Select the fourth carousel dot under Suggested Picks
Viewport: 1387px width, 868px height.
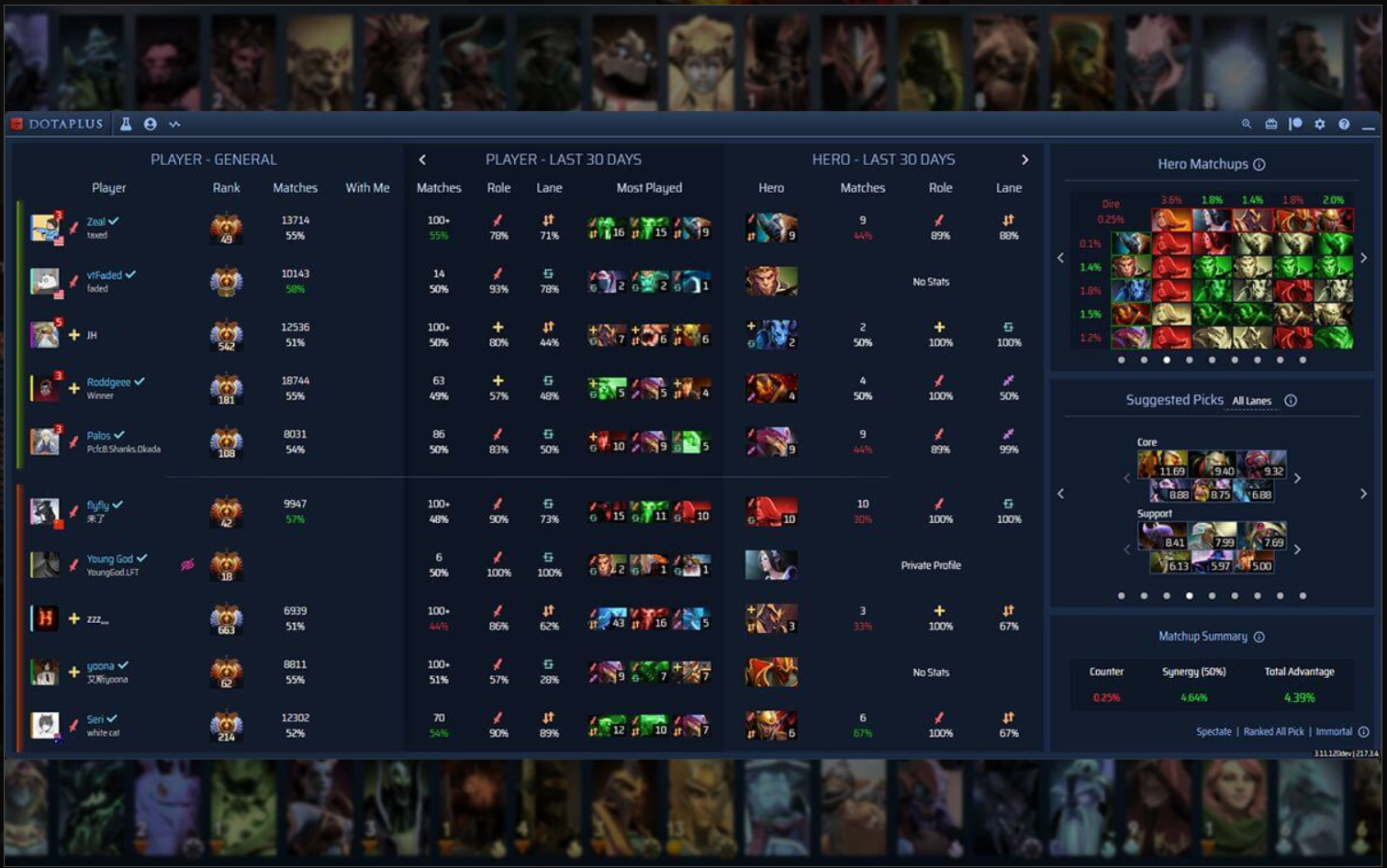[1190, 596]
